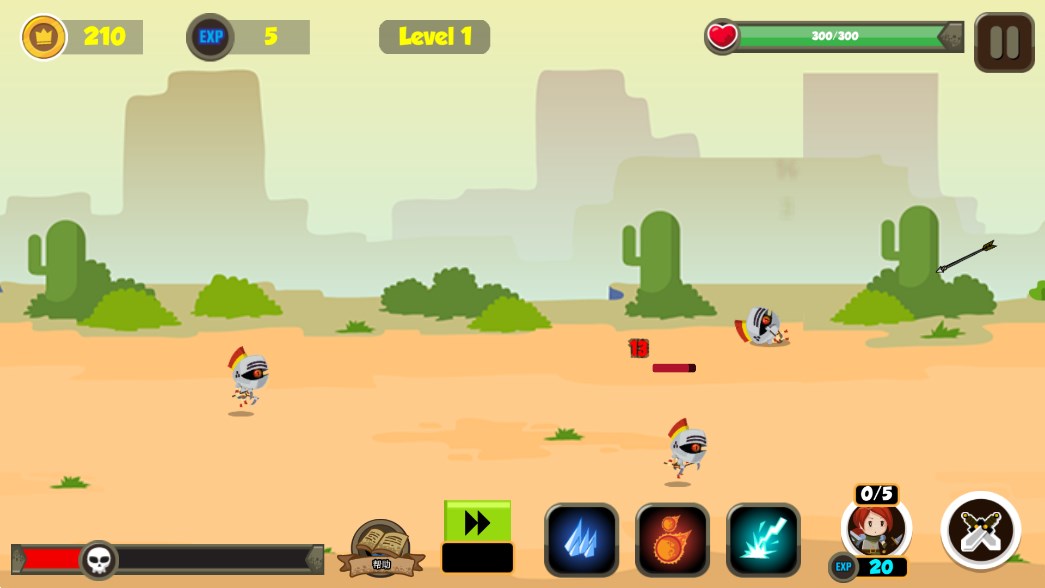This screenshot has width=1045, height=588.
Task: Cast the fireball meteor spell
Action: 672,540
